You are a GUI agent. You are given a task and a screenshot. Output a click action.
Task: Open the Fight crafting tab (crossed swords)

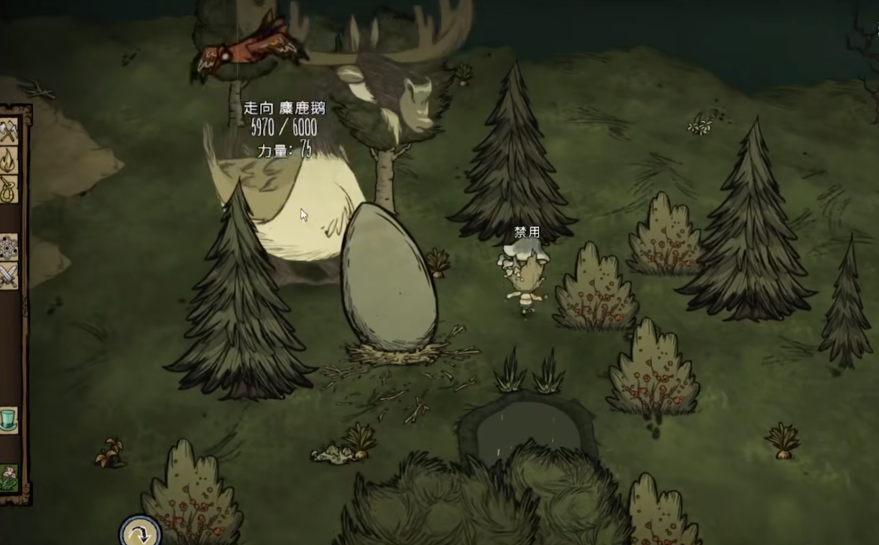pos(9,274)
